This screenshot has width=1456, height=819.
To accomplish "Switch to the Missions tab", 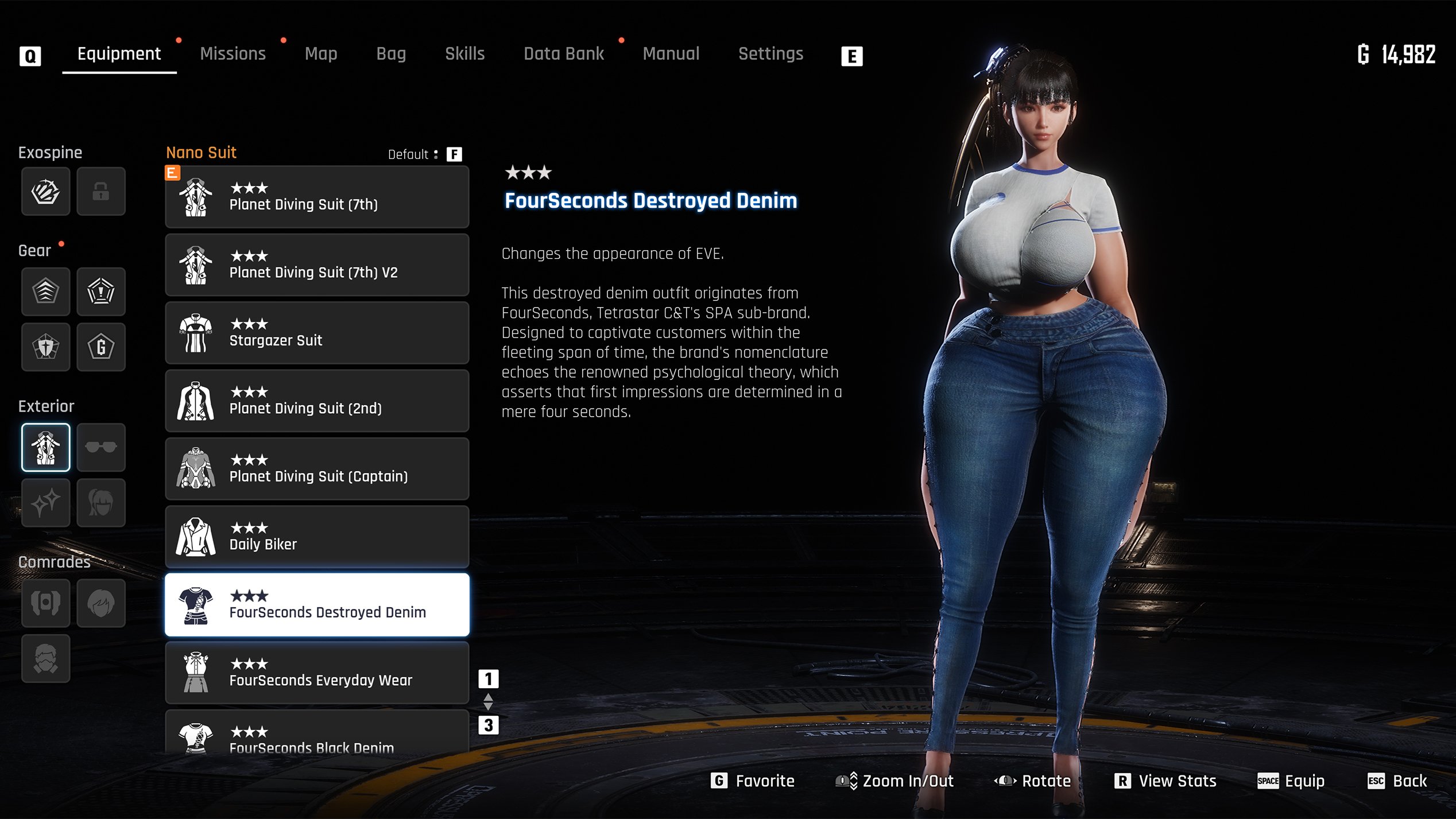I will 233,54.
